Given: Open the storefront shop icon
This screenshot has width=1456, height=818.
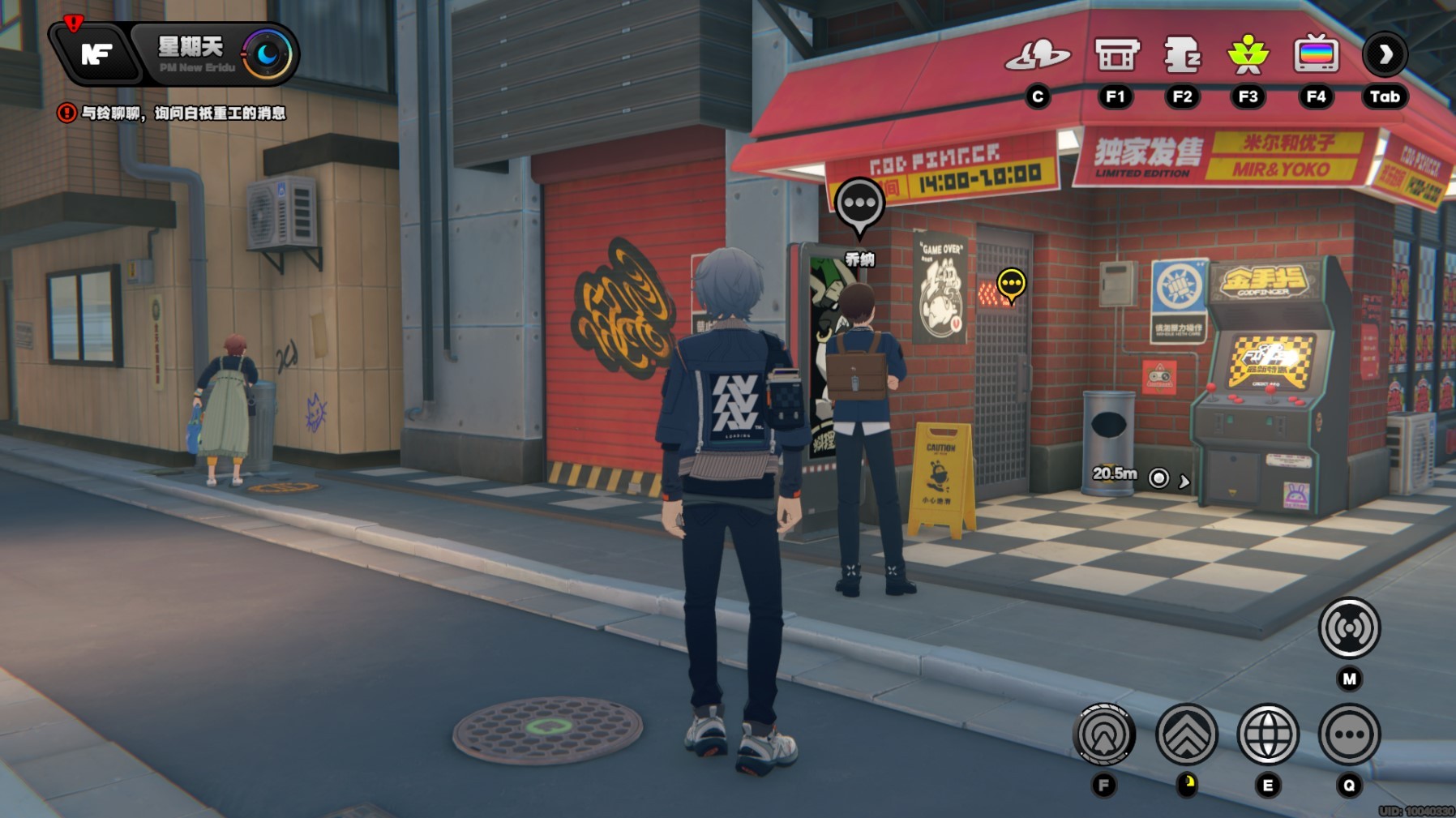Looking at the screenshot, I should tap(1116, 55).
